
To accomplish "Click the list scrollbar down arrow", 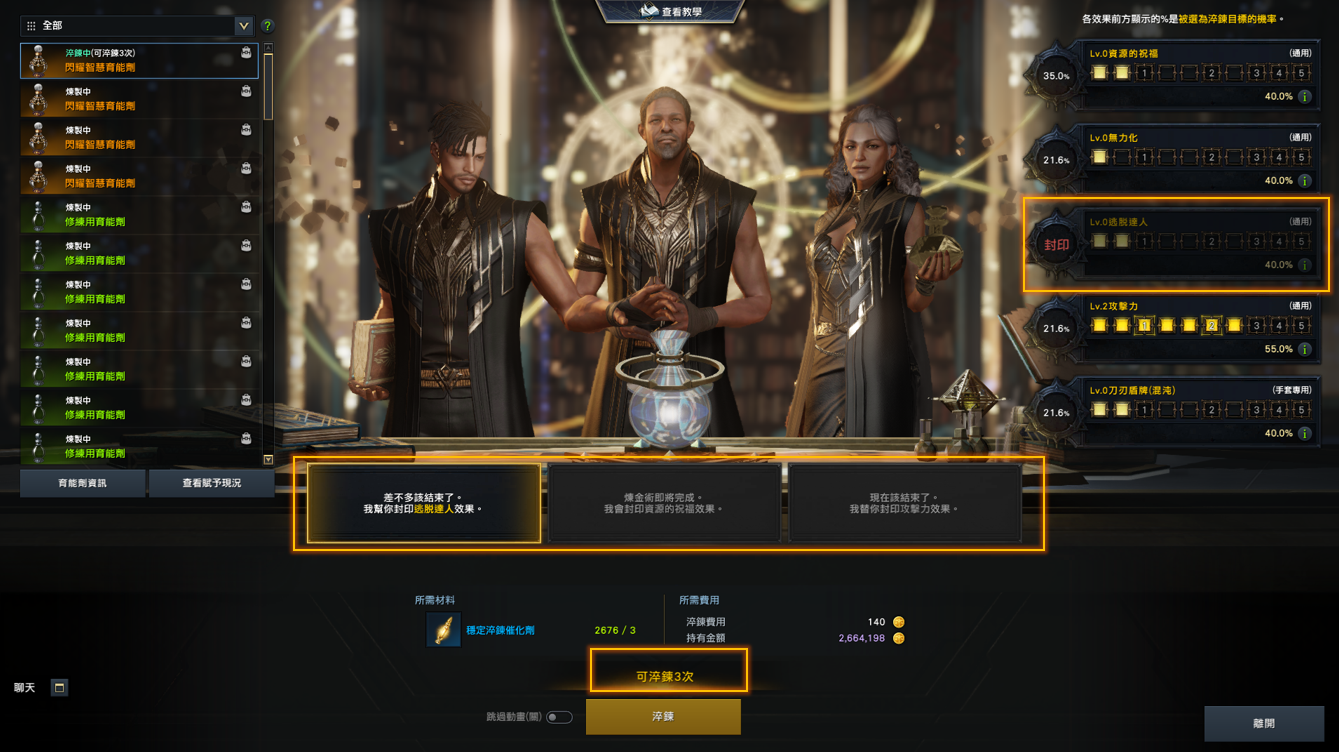I will coord(268,459).
